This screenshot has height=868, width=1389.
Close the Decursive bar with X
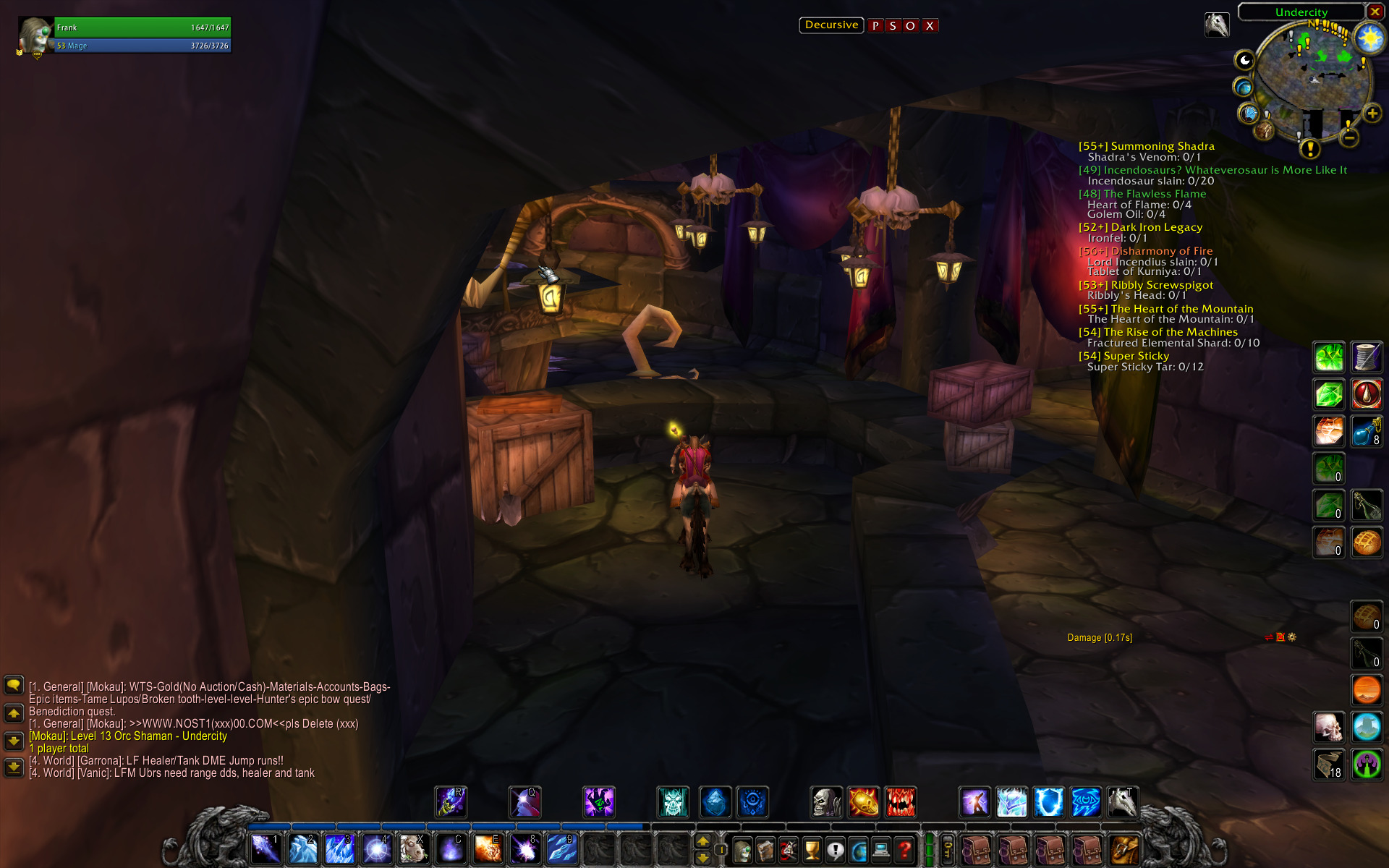930,26
